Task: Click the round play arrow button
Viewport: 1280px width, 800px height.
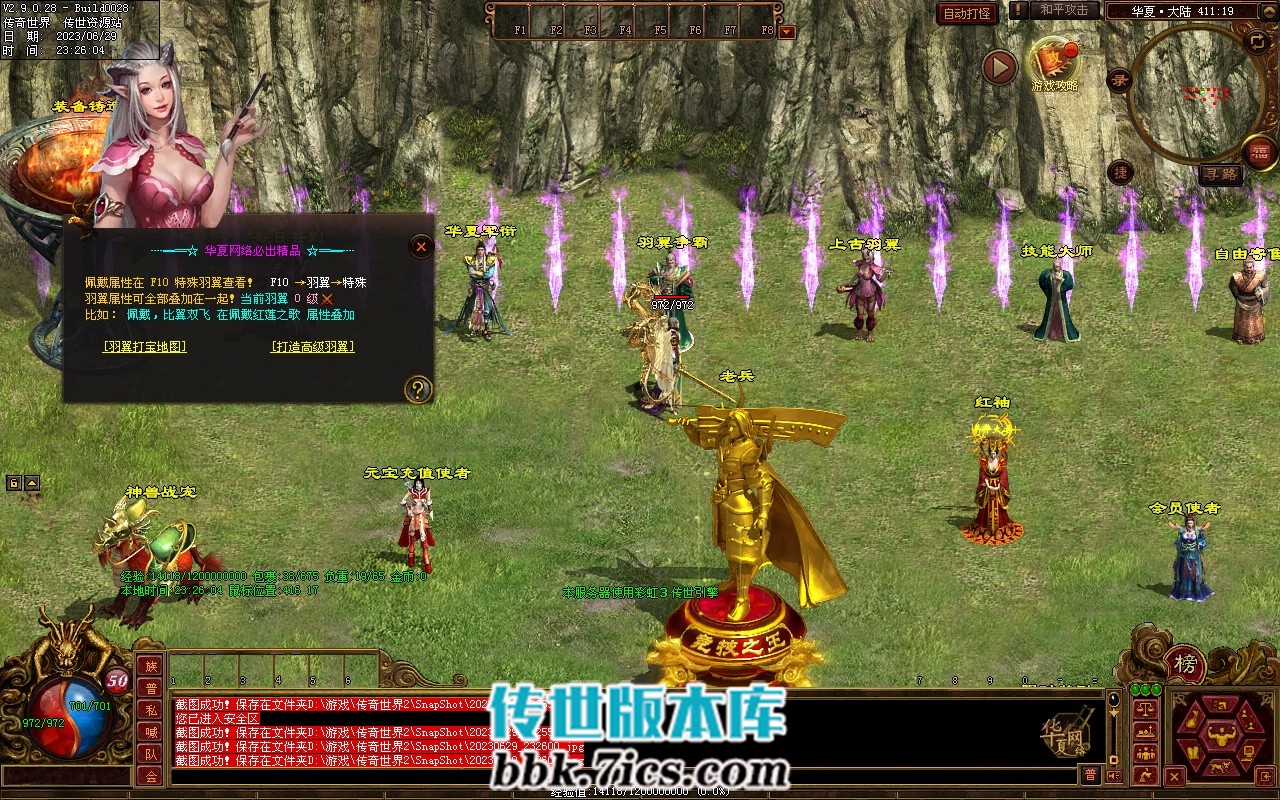Action: click(x=999, y=67)
